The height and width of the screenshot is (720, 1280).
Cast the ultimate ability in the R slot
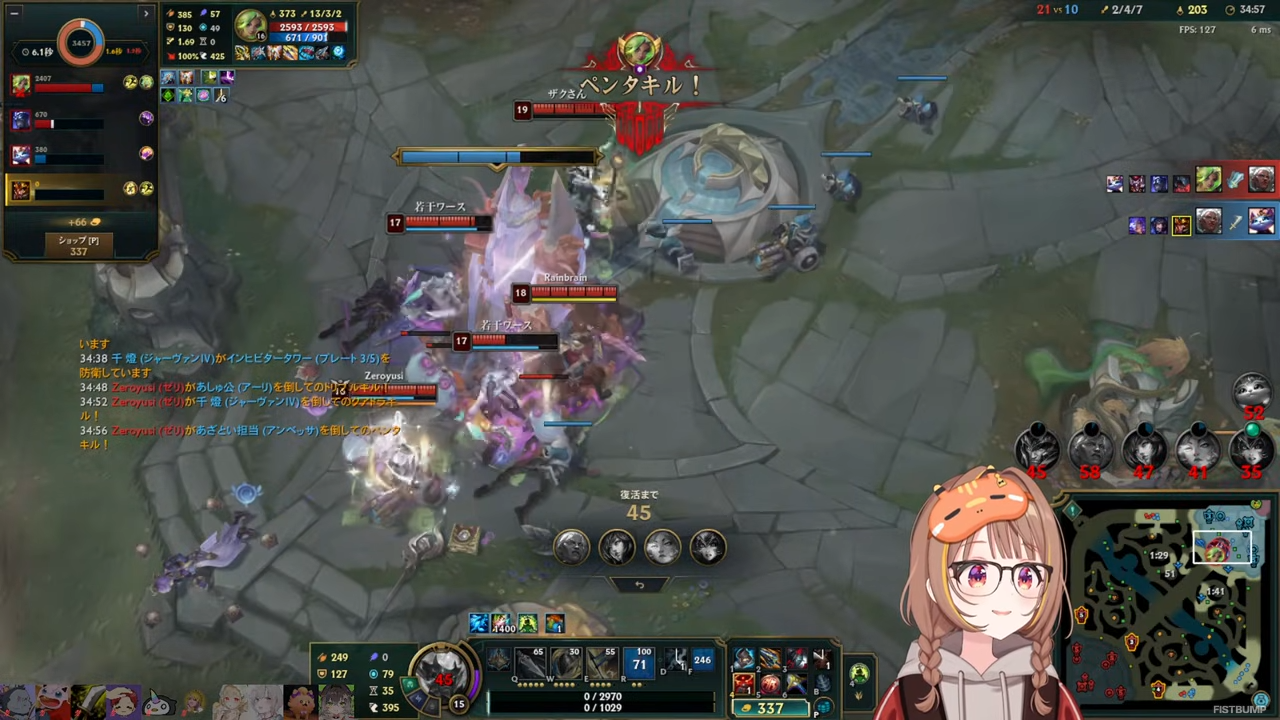click(x=640, y=665)
